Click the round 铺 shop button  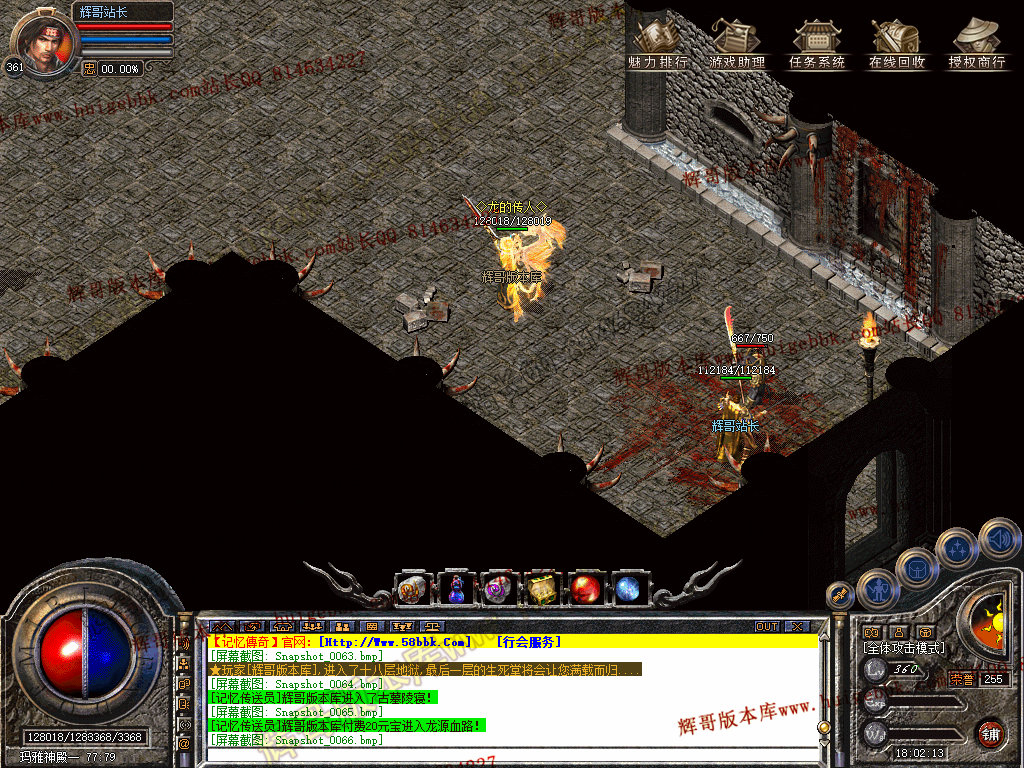(x=990, y=733)
